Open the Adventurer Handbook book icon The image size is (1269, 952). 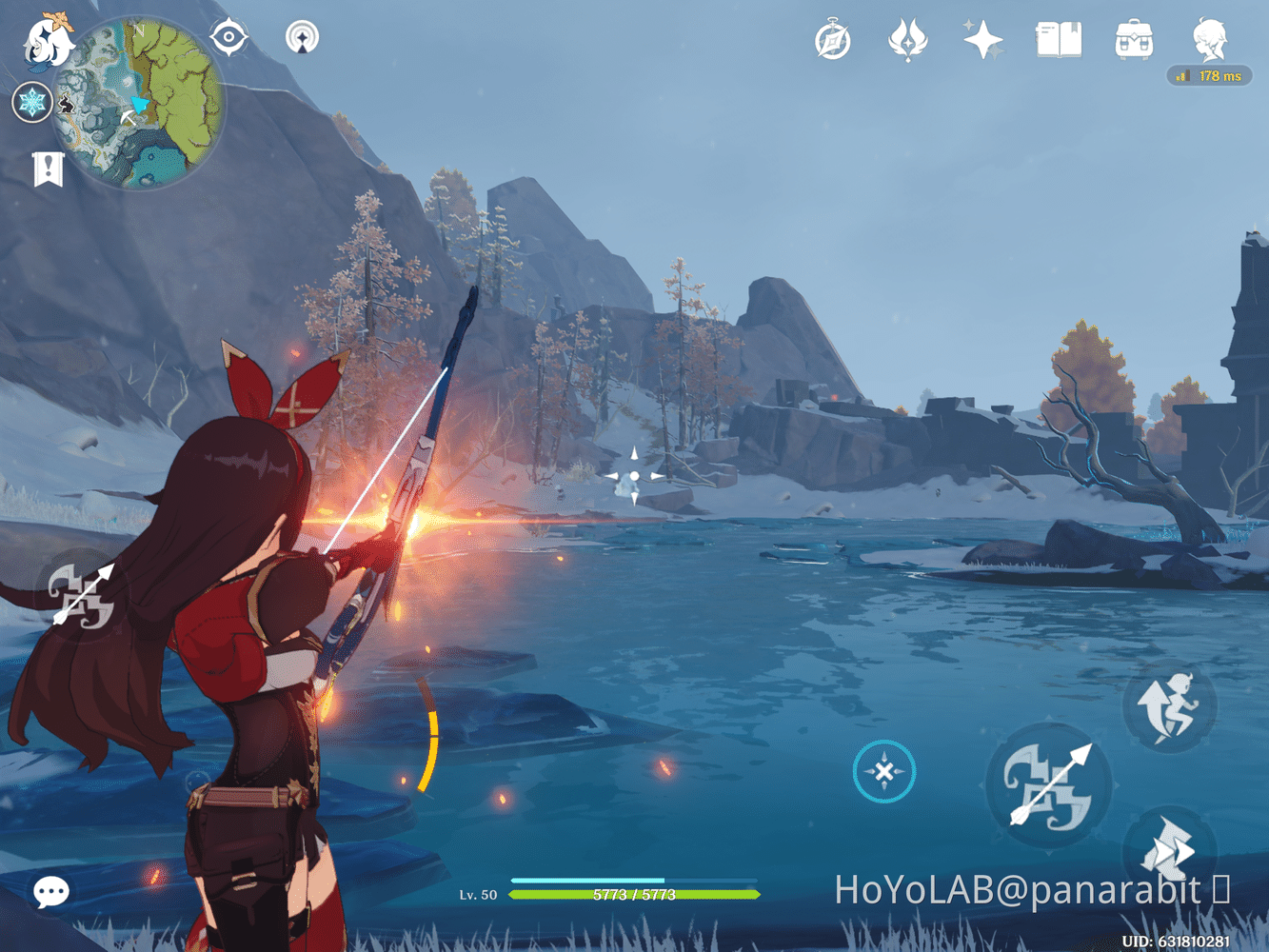coord(1060,39)
